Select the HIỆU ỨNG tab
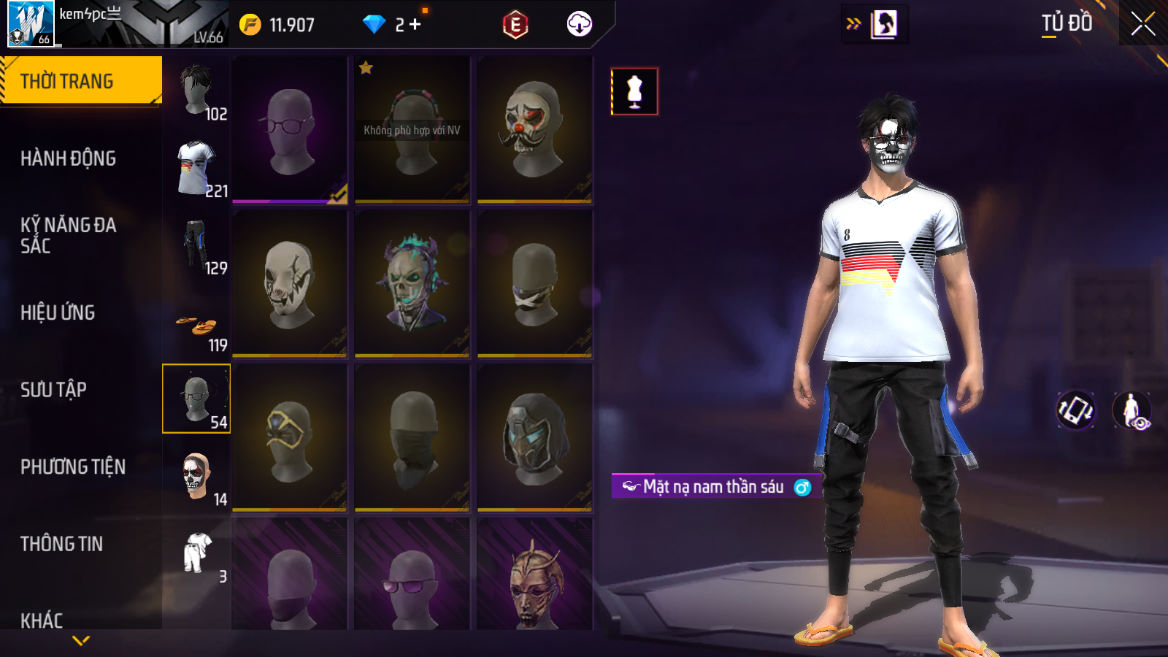 pyautogui.click(x=58, y=312)
